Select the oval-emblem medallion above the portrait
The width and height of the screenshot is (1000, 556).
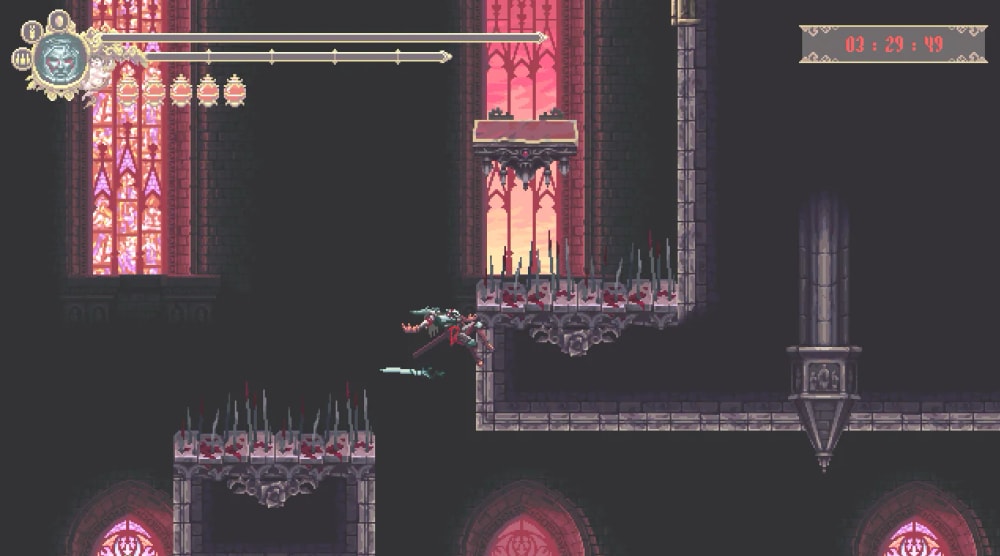click(59, 19)
